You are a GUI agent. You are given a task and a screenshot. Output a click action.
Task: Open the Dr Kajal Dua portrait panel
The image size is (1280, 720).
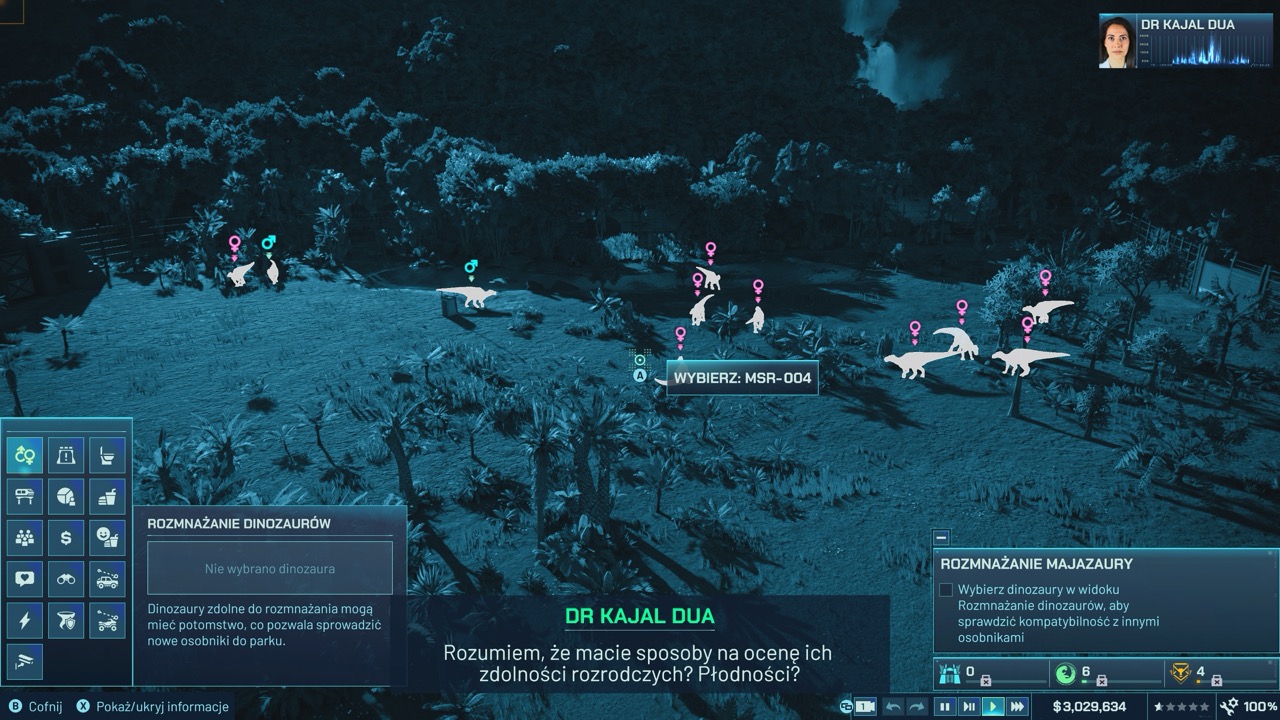(x=1117, y=41)
